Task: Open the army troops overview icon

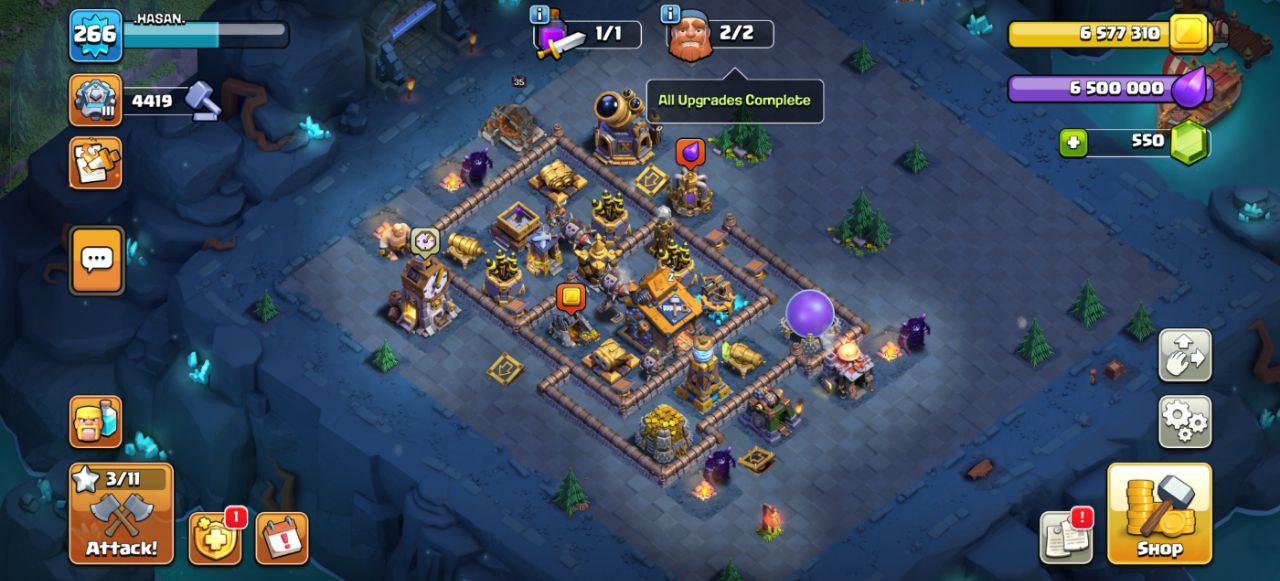Action: [x=96, y=421]
